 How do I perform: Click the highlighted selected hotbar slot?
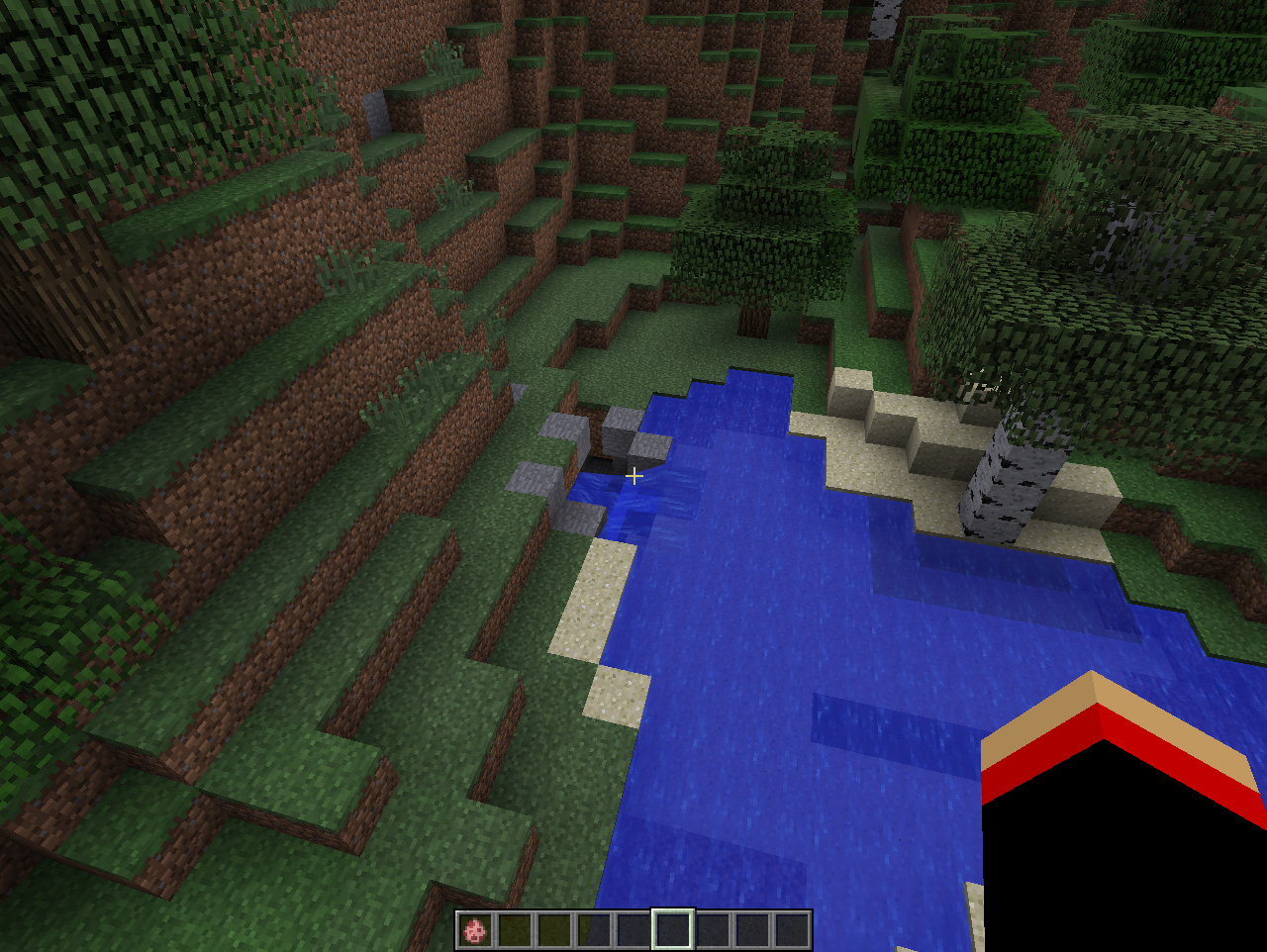click(672, 930)
